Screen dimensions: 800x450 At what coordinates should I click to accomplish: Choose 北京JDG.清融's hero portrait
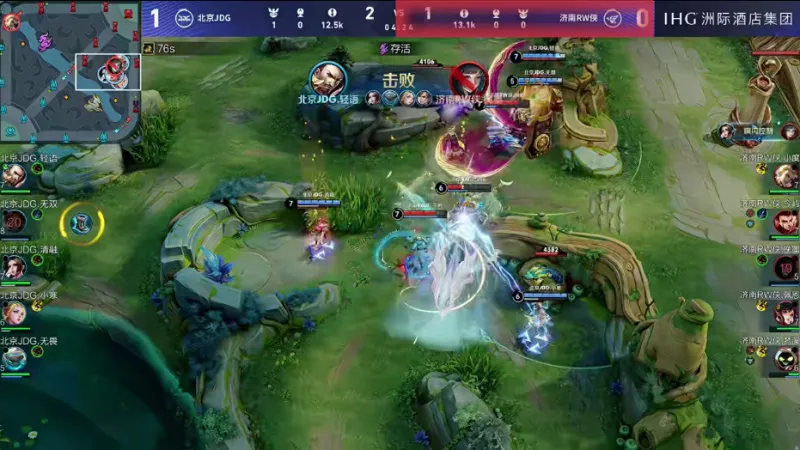pos(14,268)
